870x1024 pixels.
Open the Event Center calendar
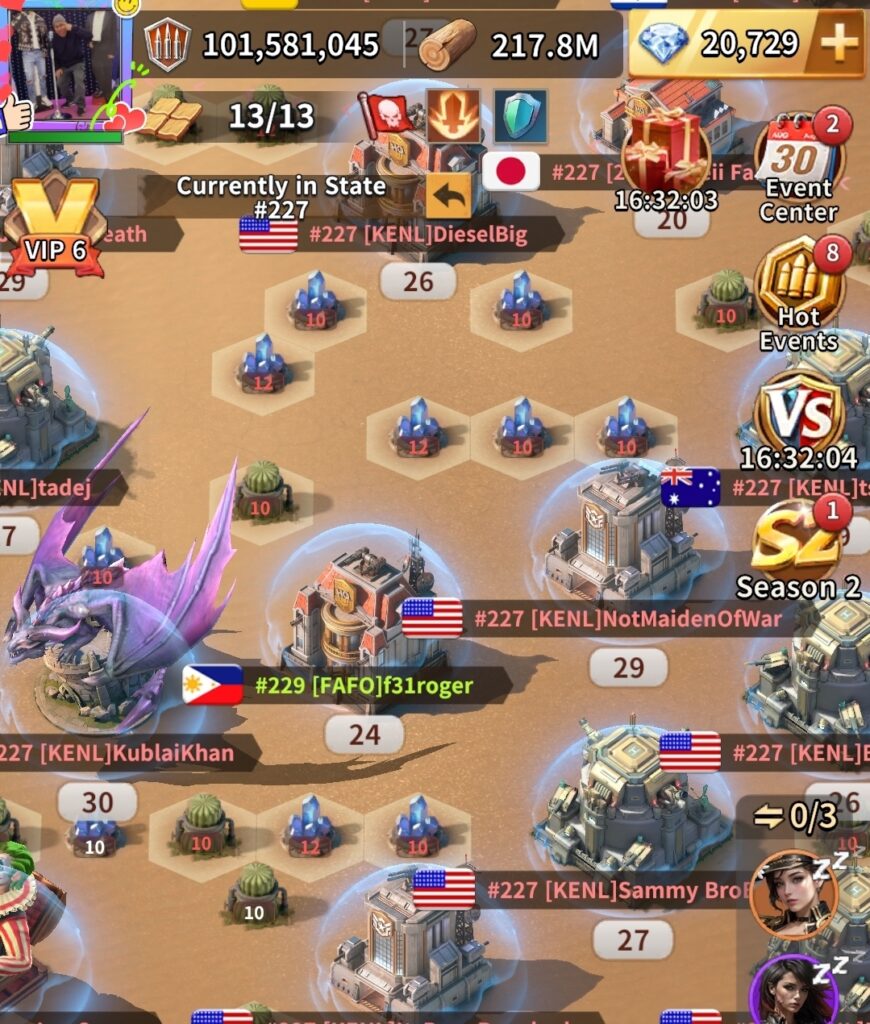pos(798,165)
